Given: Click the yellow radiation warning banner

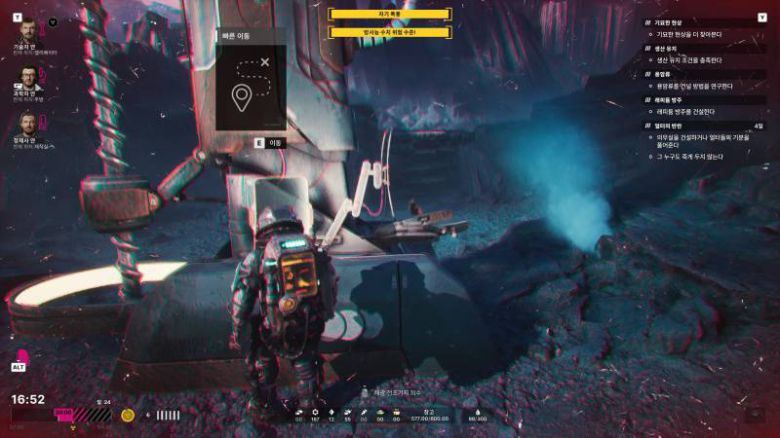Looking at the screenshot, I should (390, 32).
